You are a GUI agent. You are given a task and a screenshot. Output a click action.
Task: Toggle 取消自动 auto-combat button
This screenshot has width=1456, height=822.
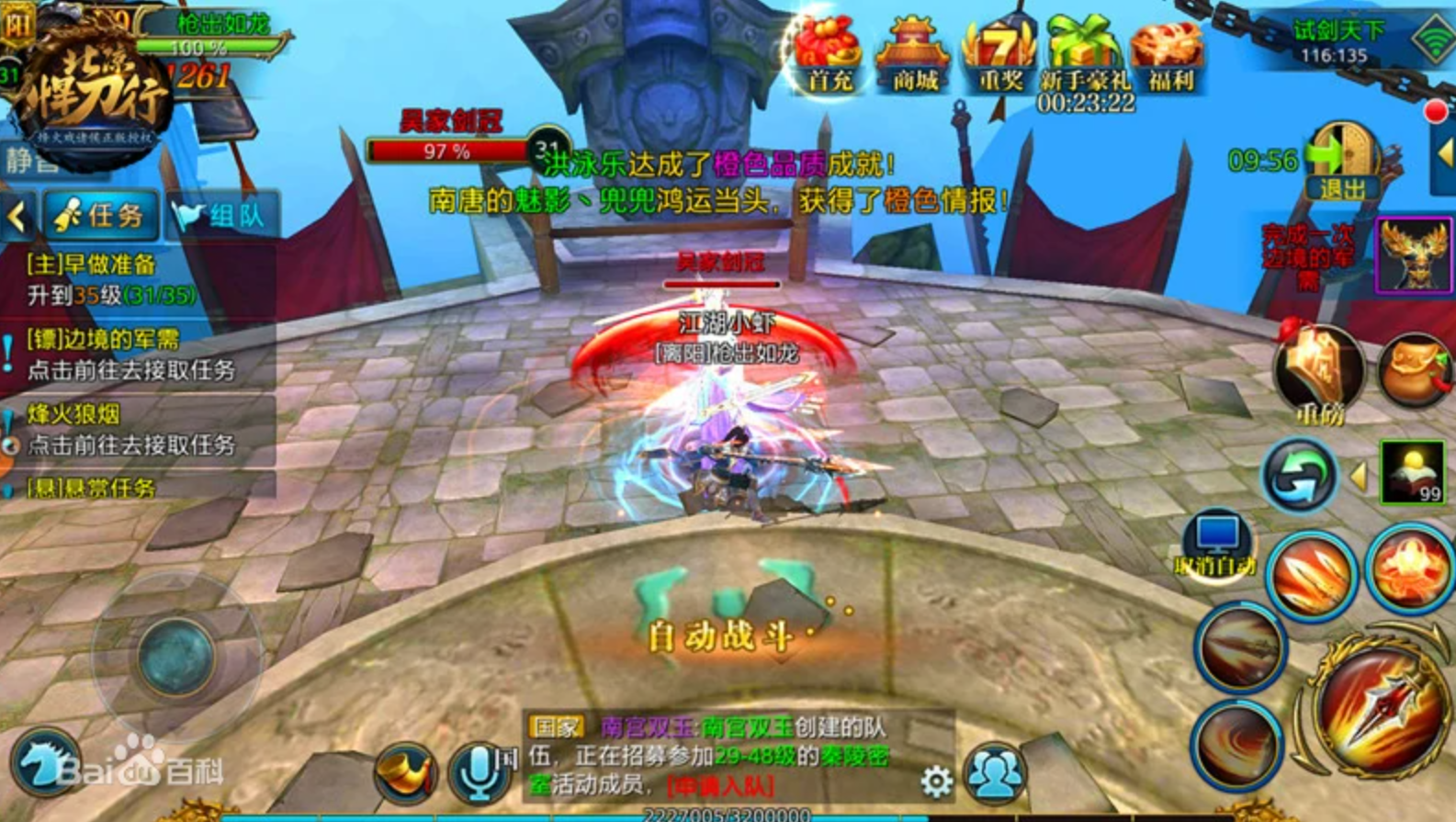click(x=1216, y=545)
